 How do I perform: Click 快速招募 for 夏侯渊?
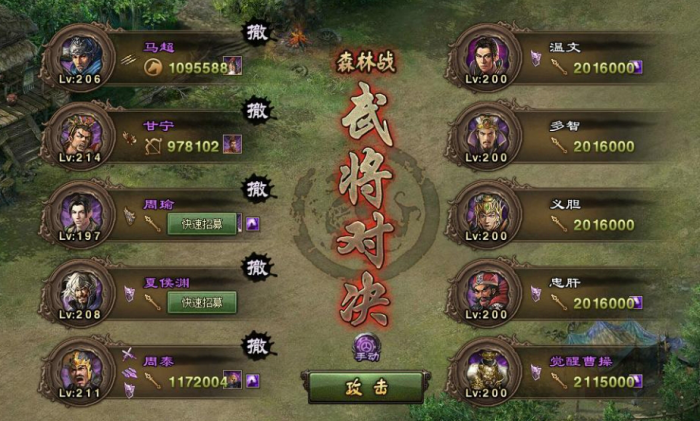(202, 302)
